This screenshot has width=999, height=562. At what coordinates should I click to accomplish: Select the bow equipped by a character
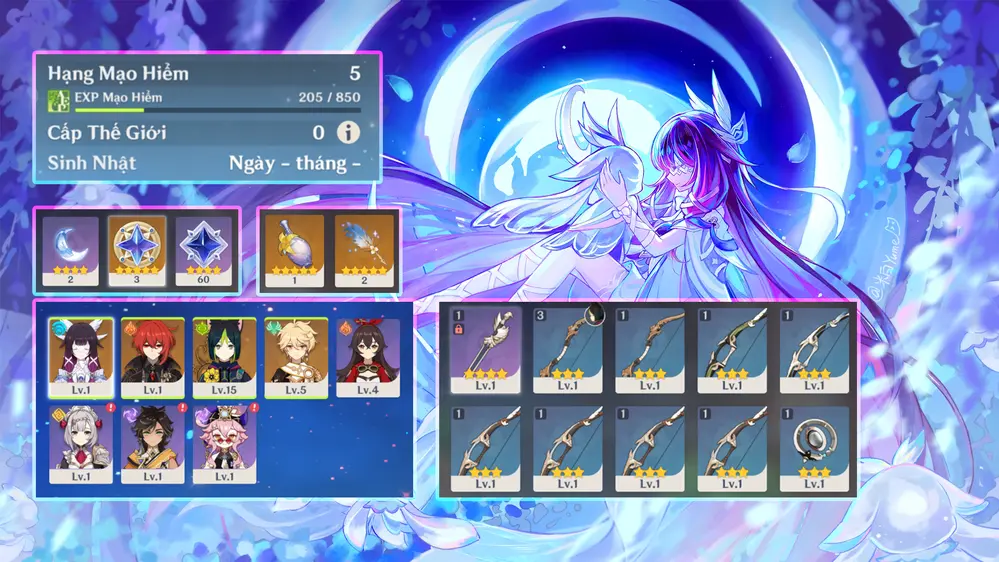point(568,350)
